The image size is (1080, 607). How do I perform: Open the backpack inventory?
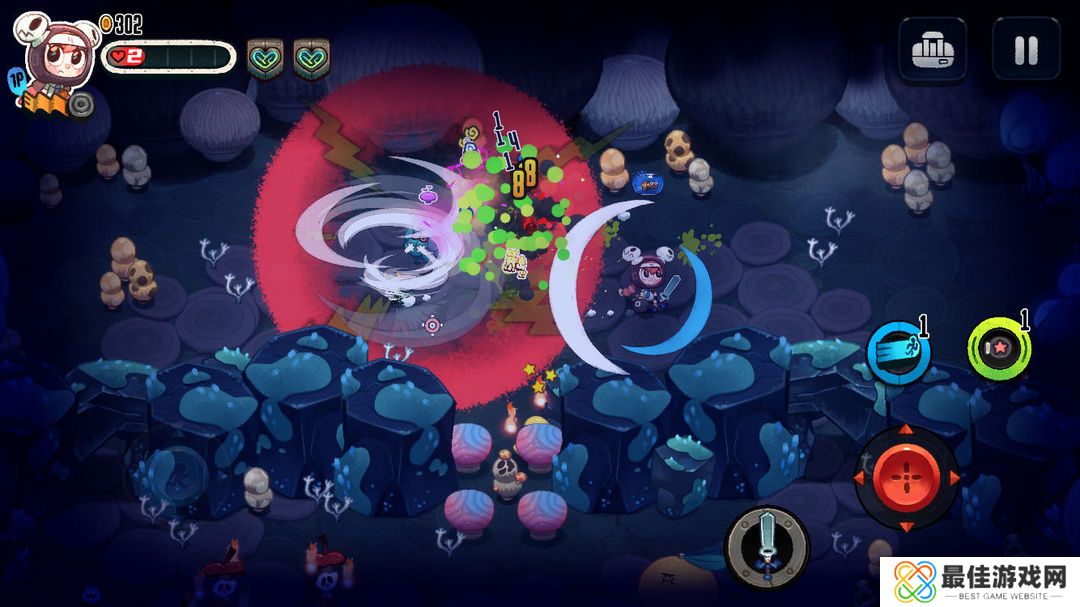[x=932, y=49]
